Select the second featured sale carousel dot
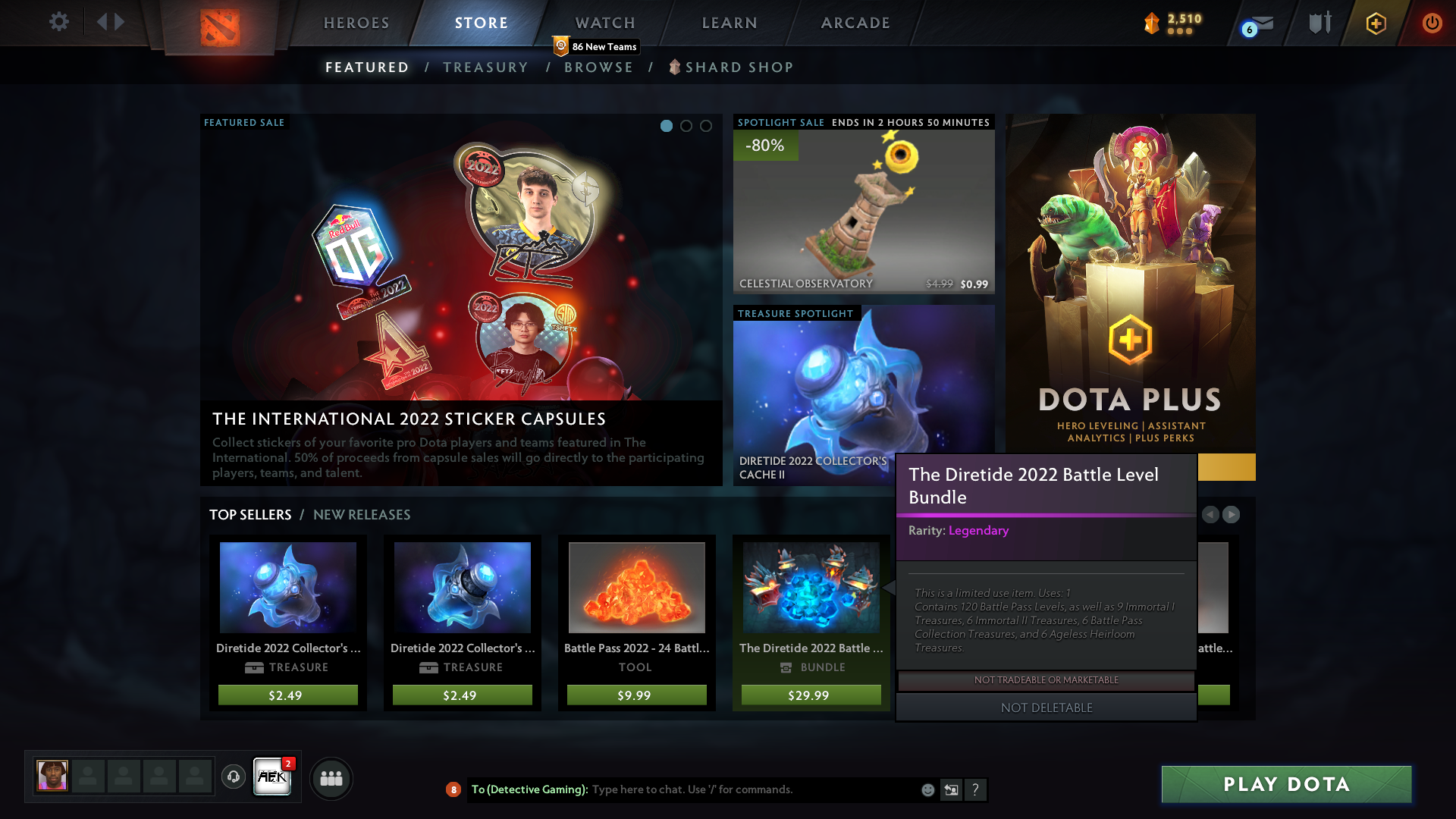This screenshot has width=1456, height=819. (x=687, y=127)
